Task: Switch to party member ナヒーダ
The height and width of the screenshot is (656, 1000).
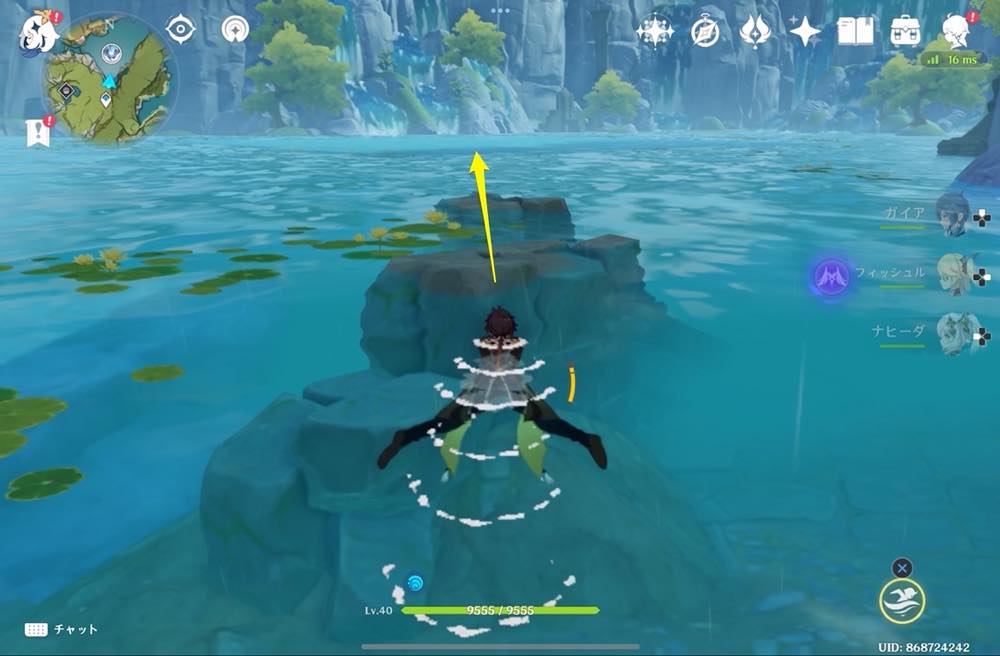Action: point(953,334)
